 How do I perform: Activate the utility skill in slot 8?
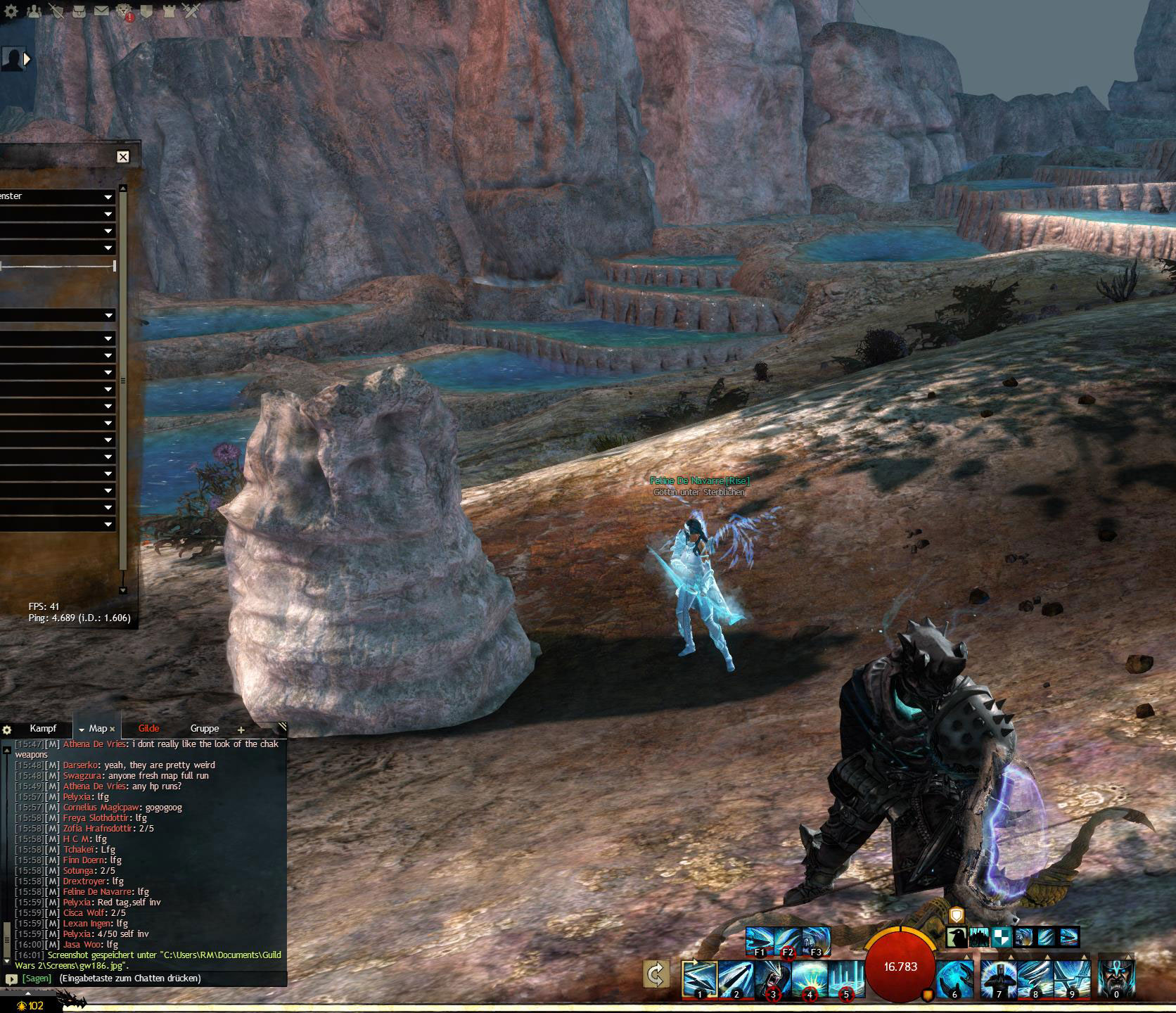(x=1035, y=979)
